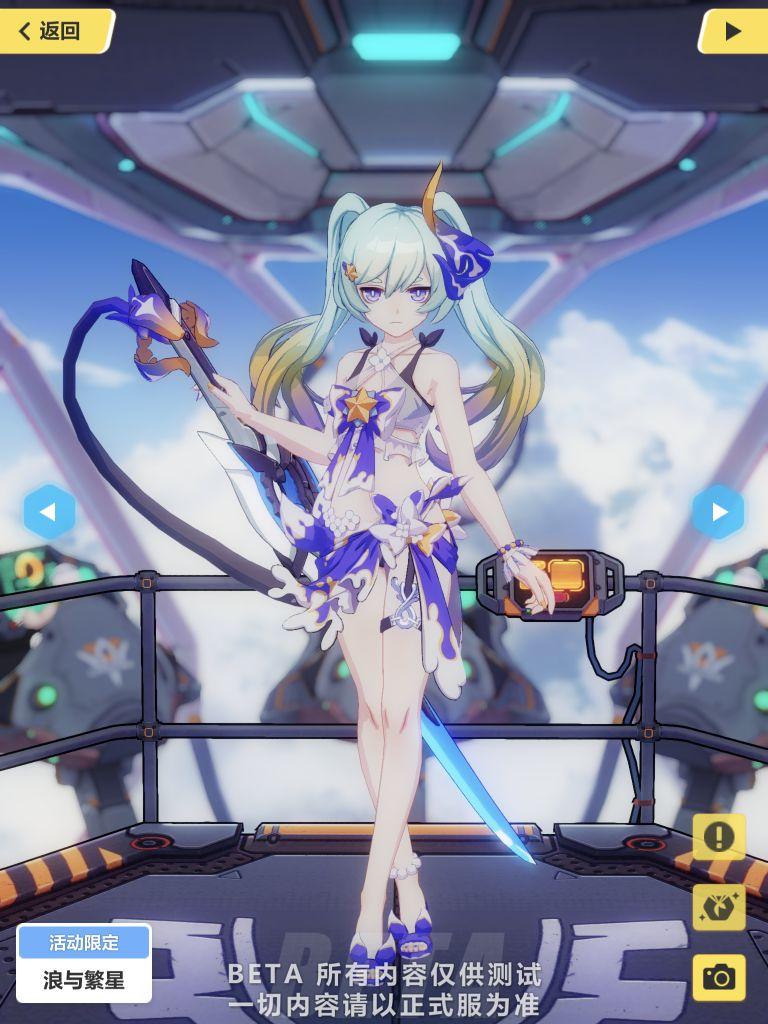Open the camera photo mode
The image size is (768, 1024).
718,977
